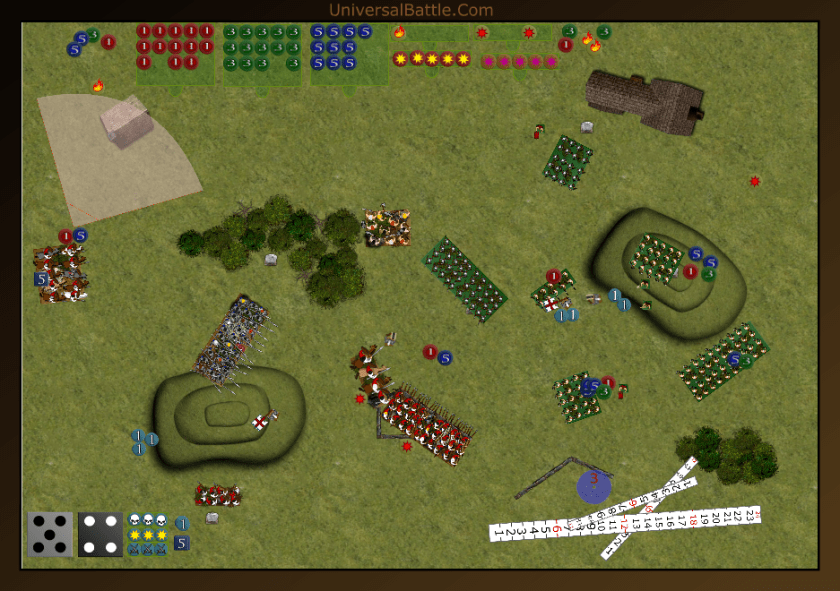Select the yellow starburst token row
The height and width of the screenshot is (591, 840).
432,59
